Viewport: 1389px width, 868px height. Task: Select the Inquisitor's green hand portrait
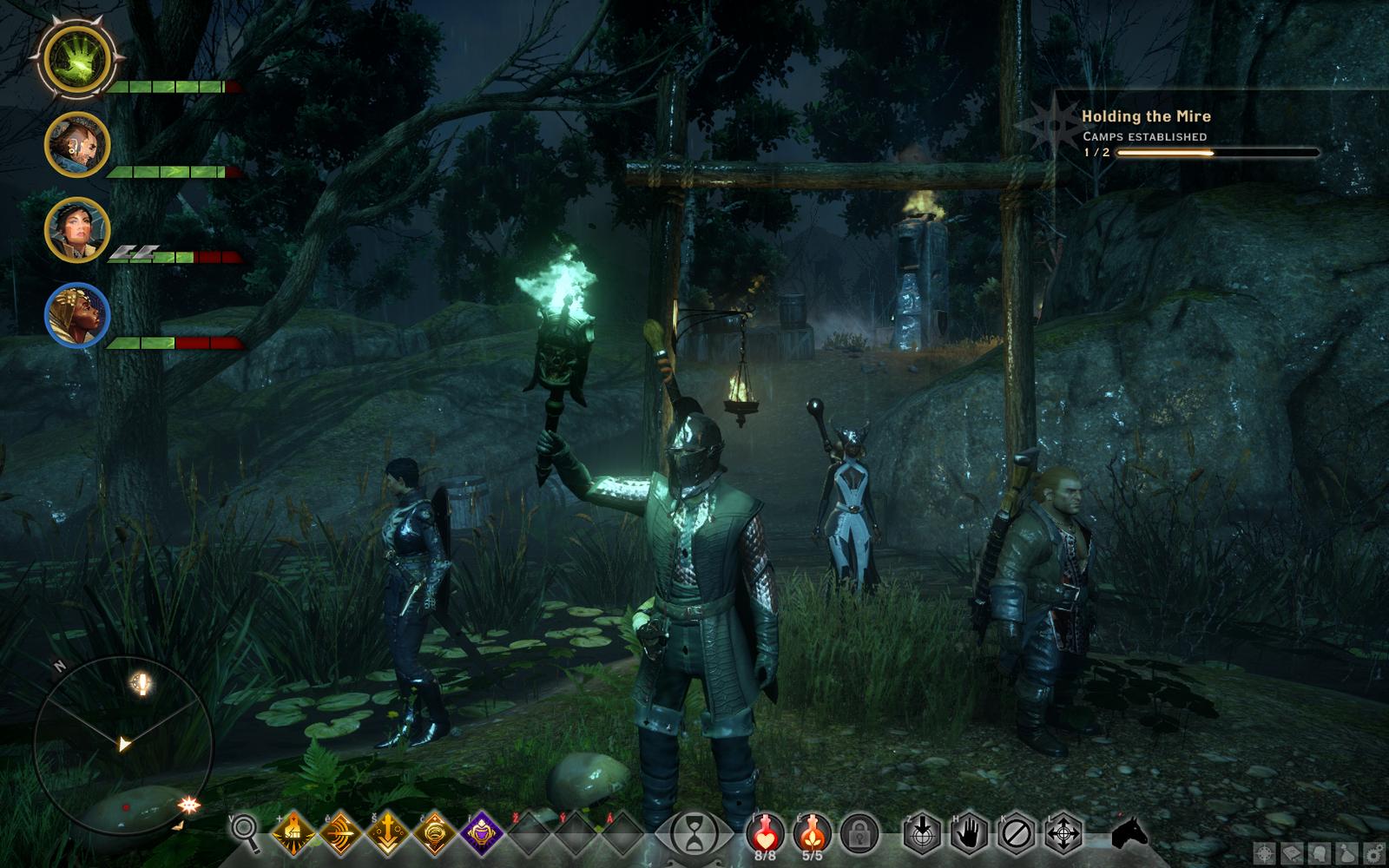click(76, 60)
